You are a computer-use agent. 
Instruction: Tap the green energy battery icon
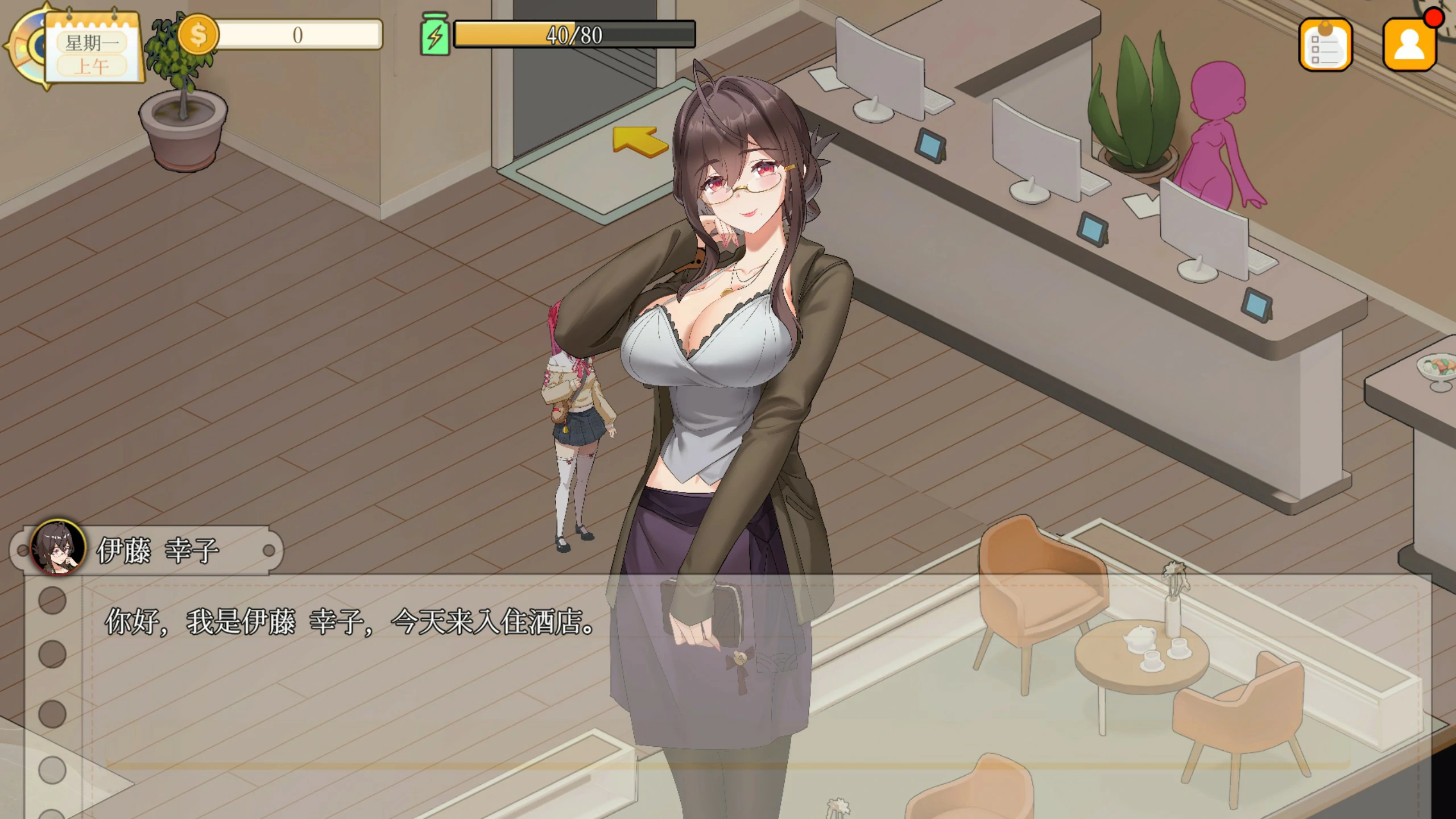pos(435,35)
